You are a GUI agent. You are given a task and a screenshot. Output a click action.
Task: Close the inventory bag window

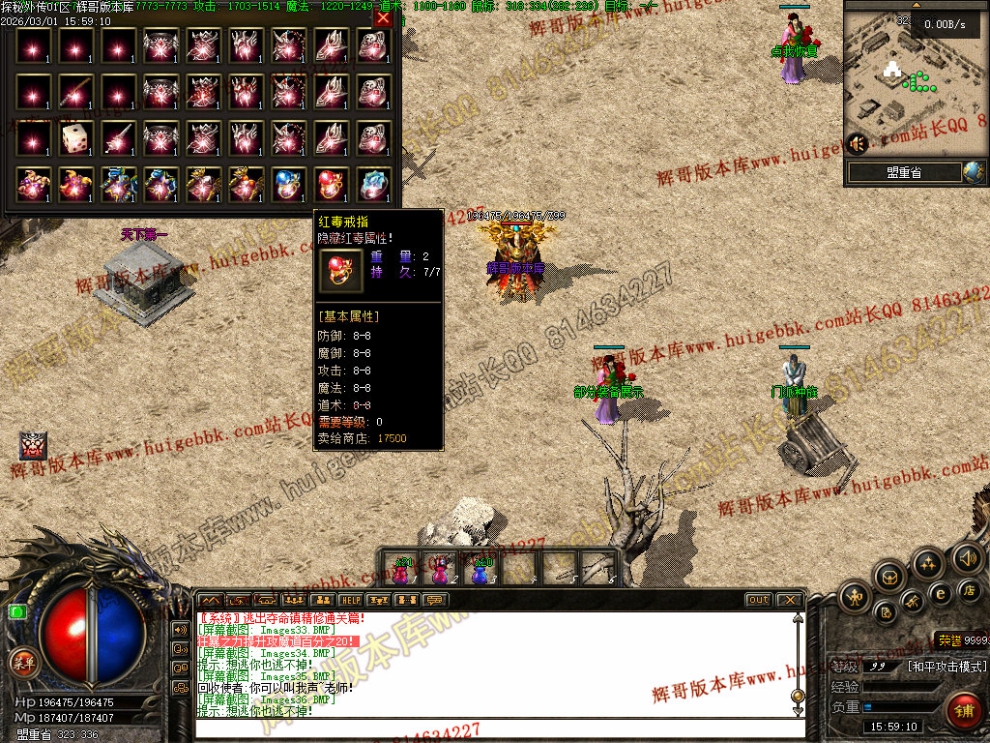coord(383,17)
